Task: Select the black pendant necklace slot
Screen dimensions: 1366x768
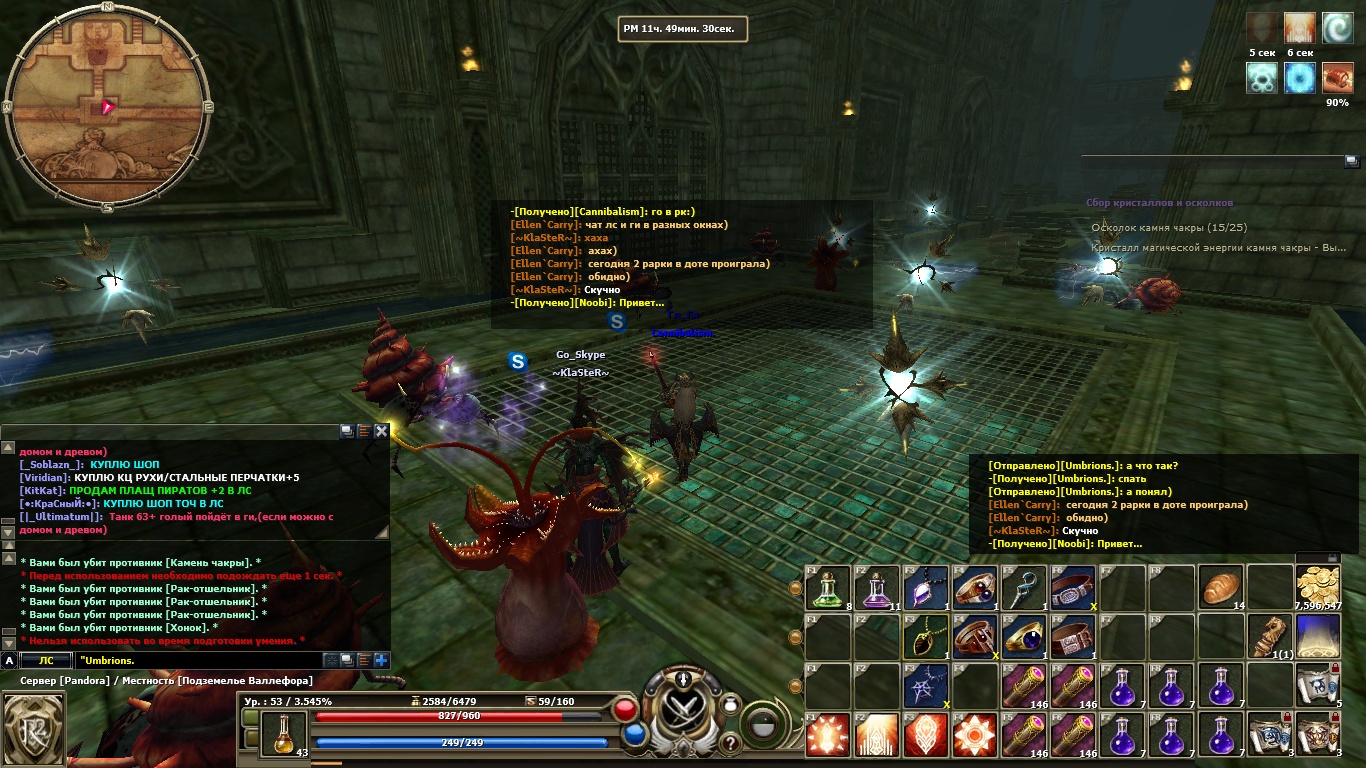Action: [x=925, y=637]
